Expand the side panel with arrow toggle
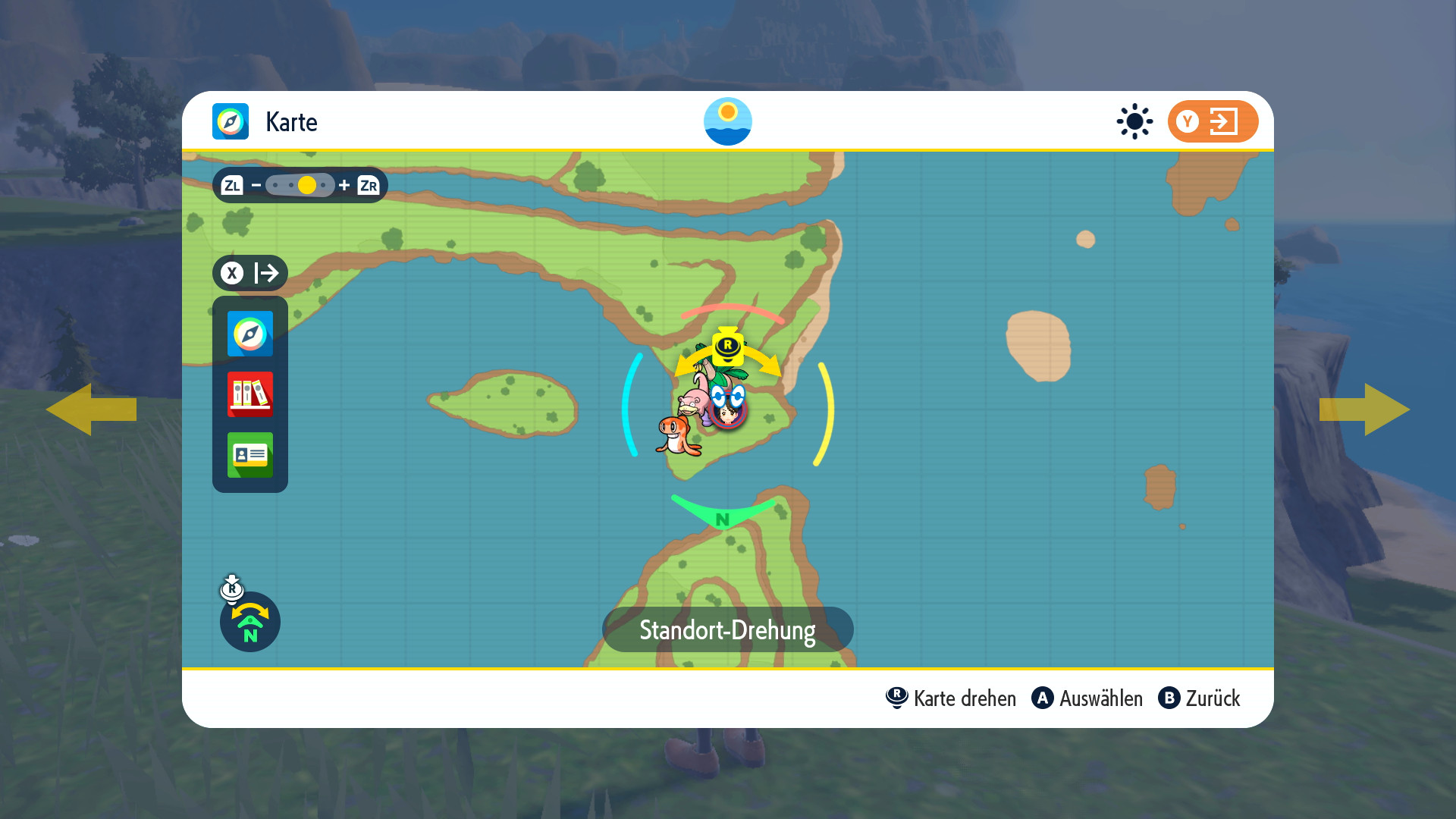 [x=250, y=273]
